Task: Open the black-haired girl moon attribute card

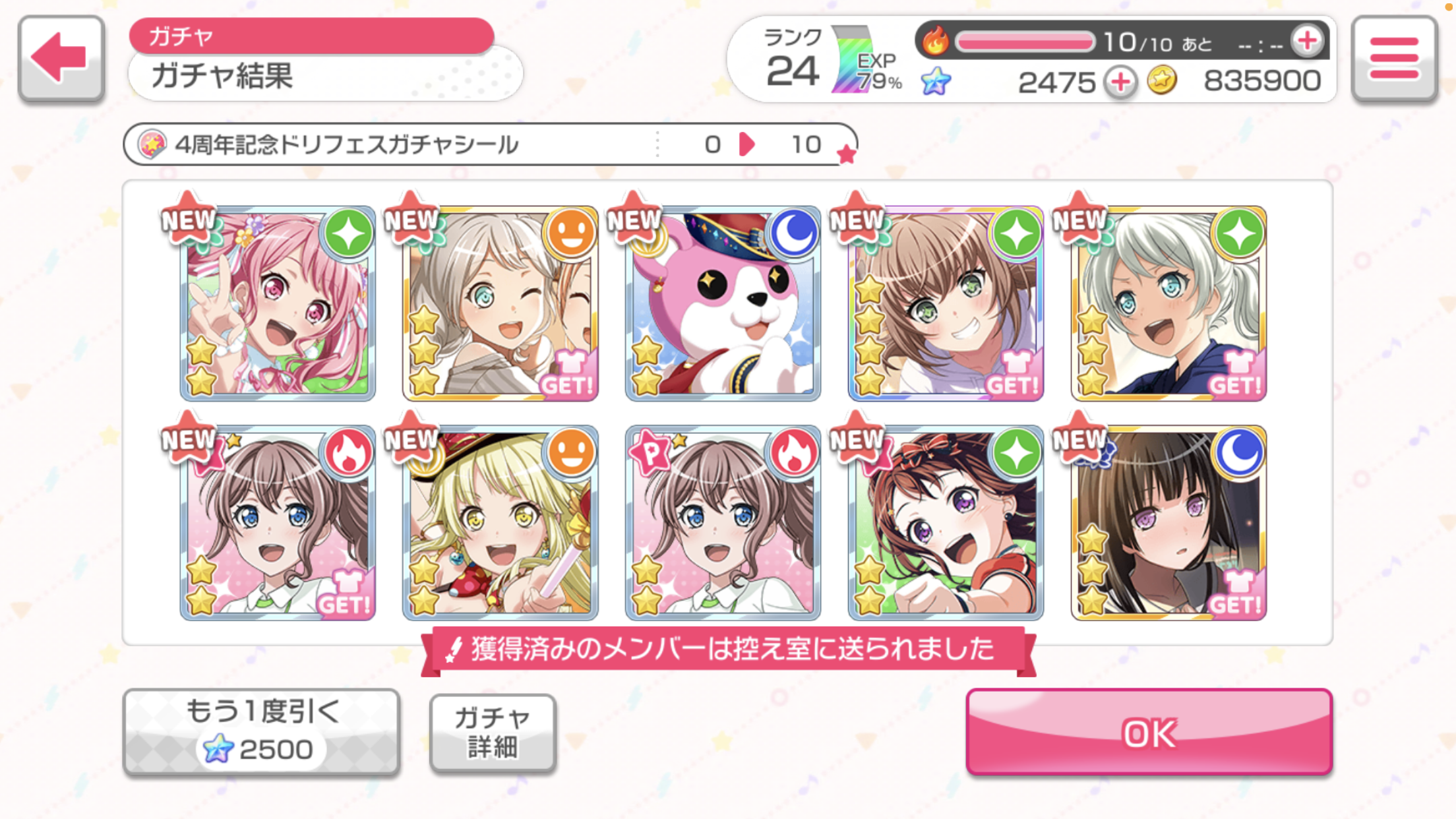Action: coord(1168,523)
